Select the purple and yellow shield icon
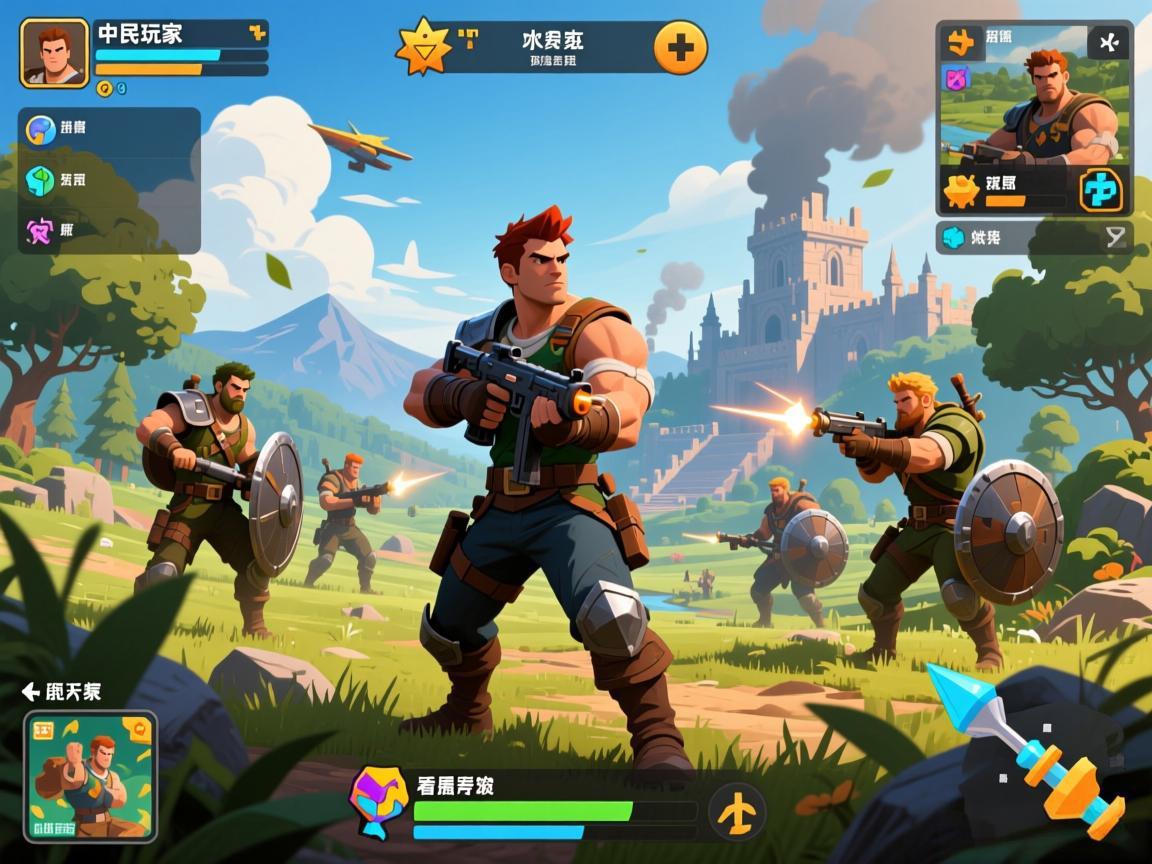This screenshot has height=864, width=1152. click(x=379, y=801)
